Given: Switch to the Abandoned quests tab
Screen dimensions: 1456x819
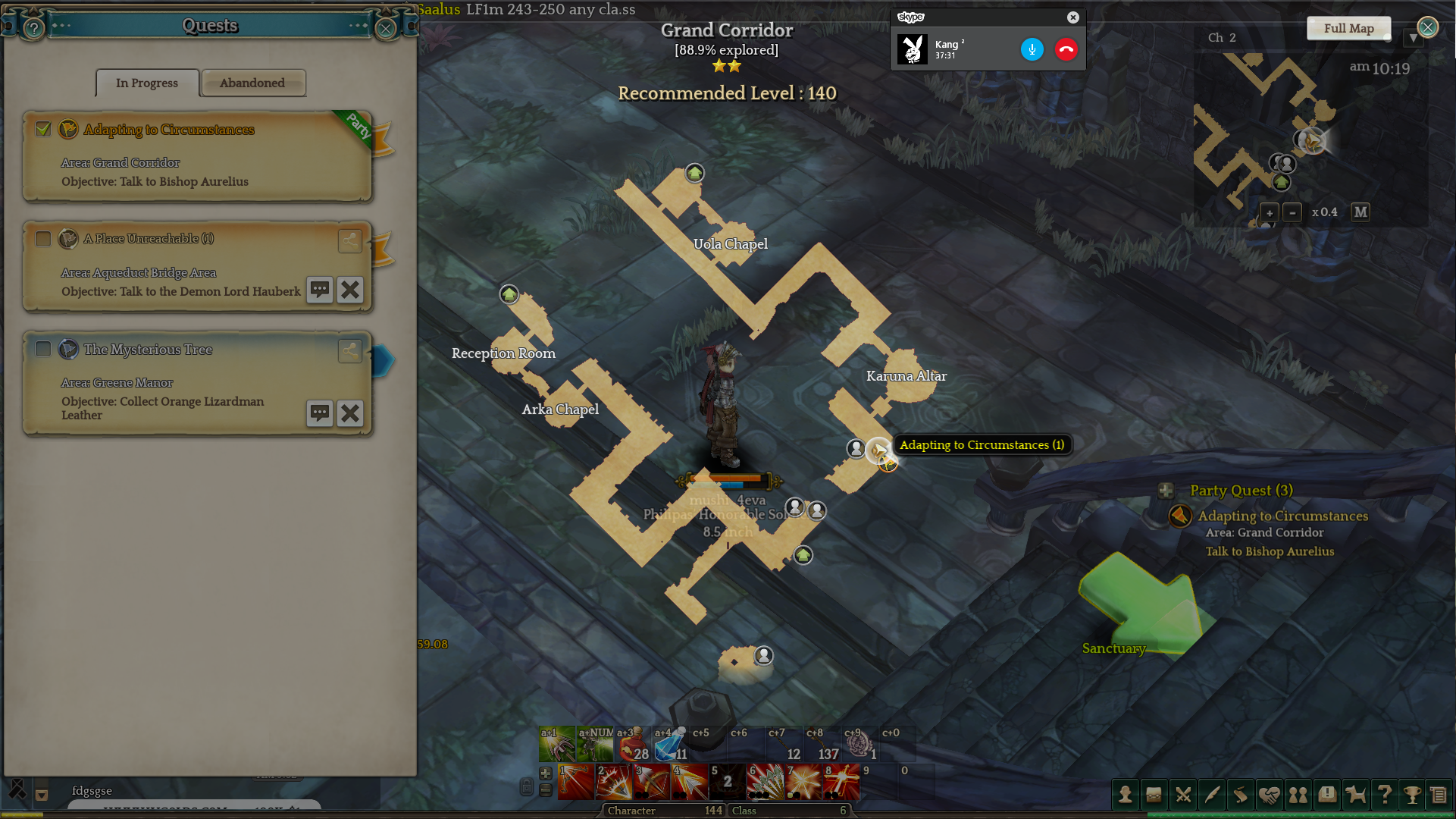Looking at the screenshot, I should tap(252, 83).
